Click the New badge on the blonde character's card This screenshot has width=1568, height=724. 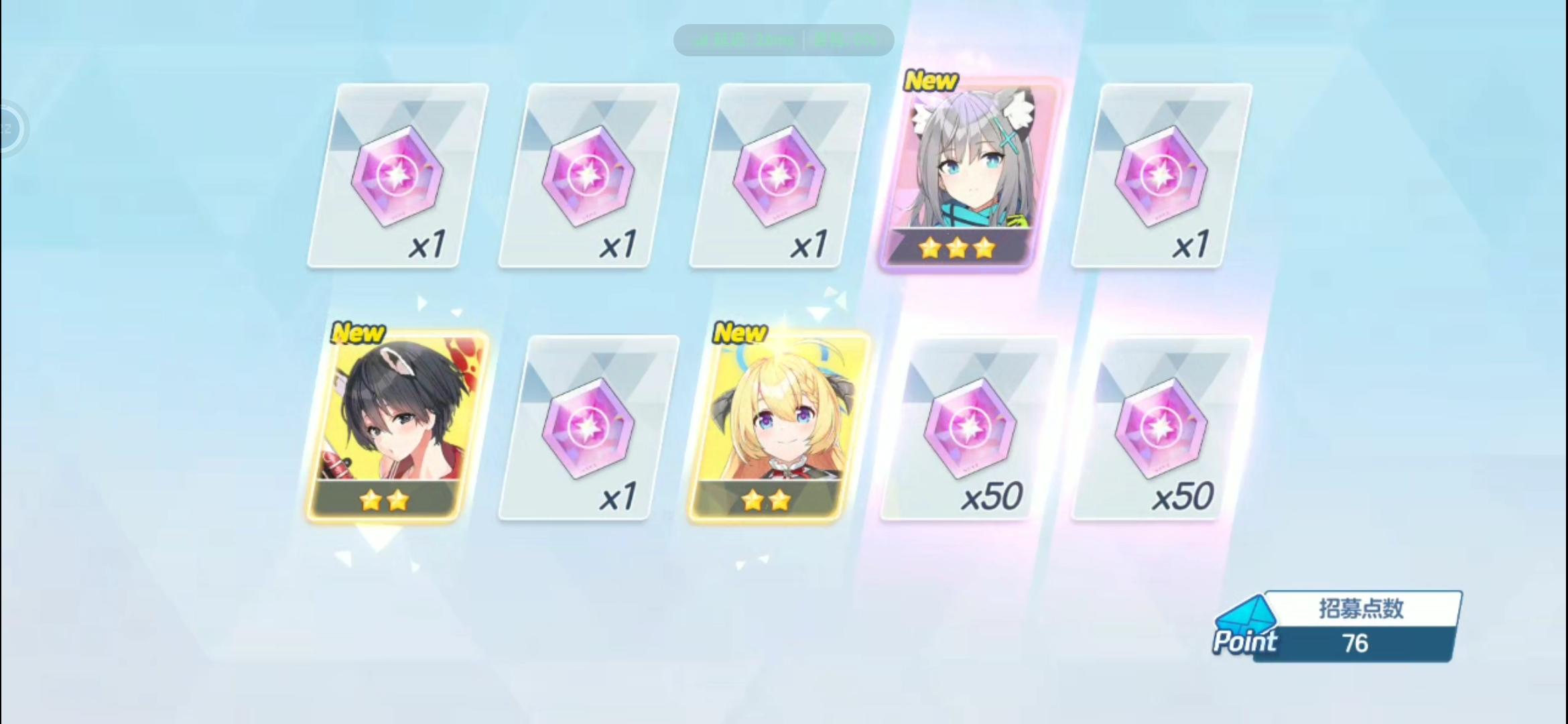click(x=740, y=332)
